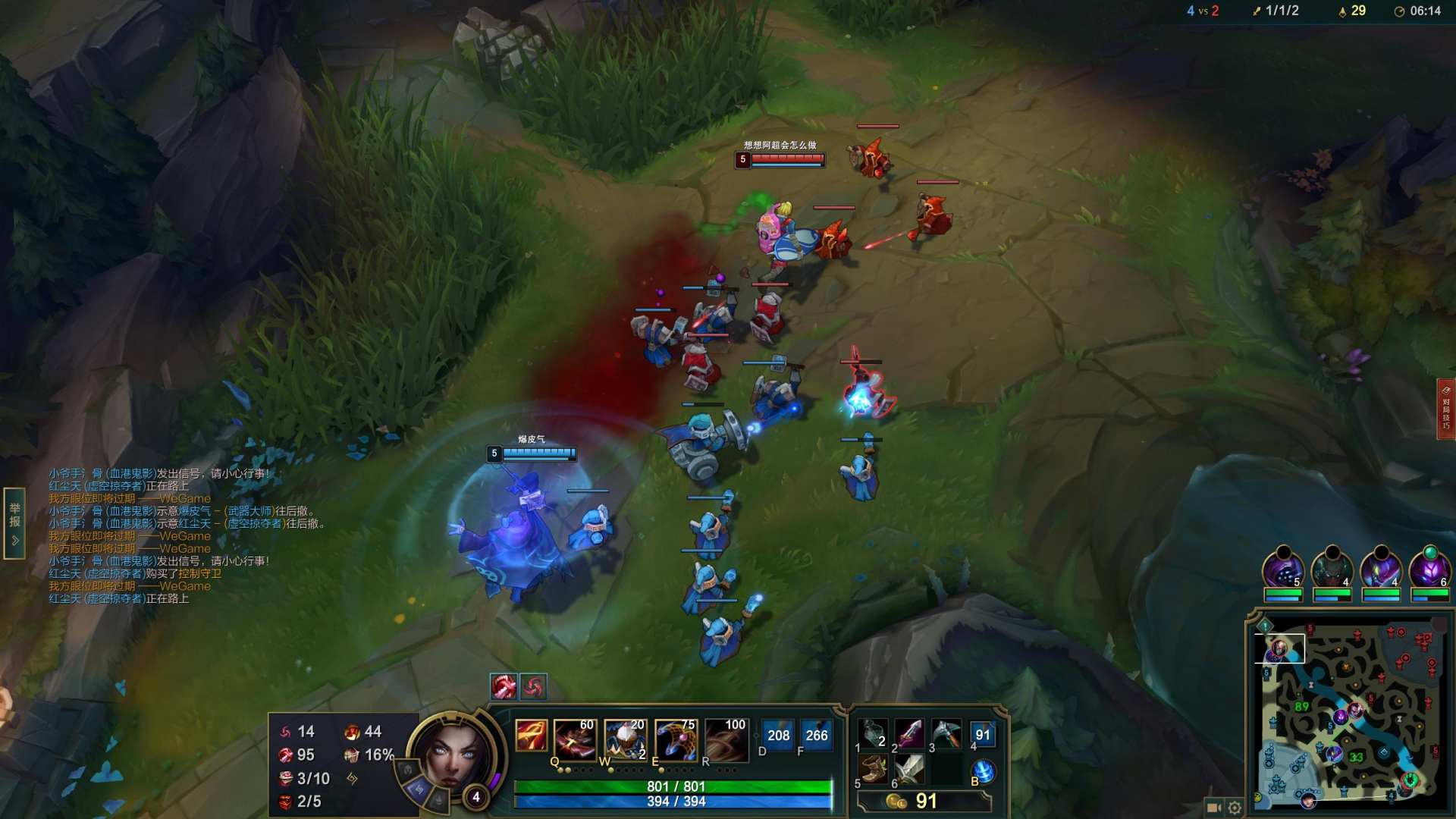1456x819 pixels.
Task: Select the boots item in the inventory
Action: click(874, 769)
